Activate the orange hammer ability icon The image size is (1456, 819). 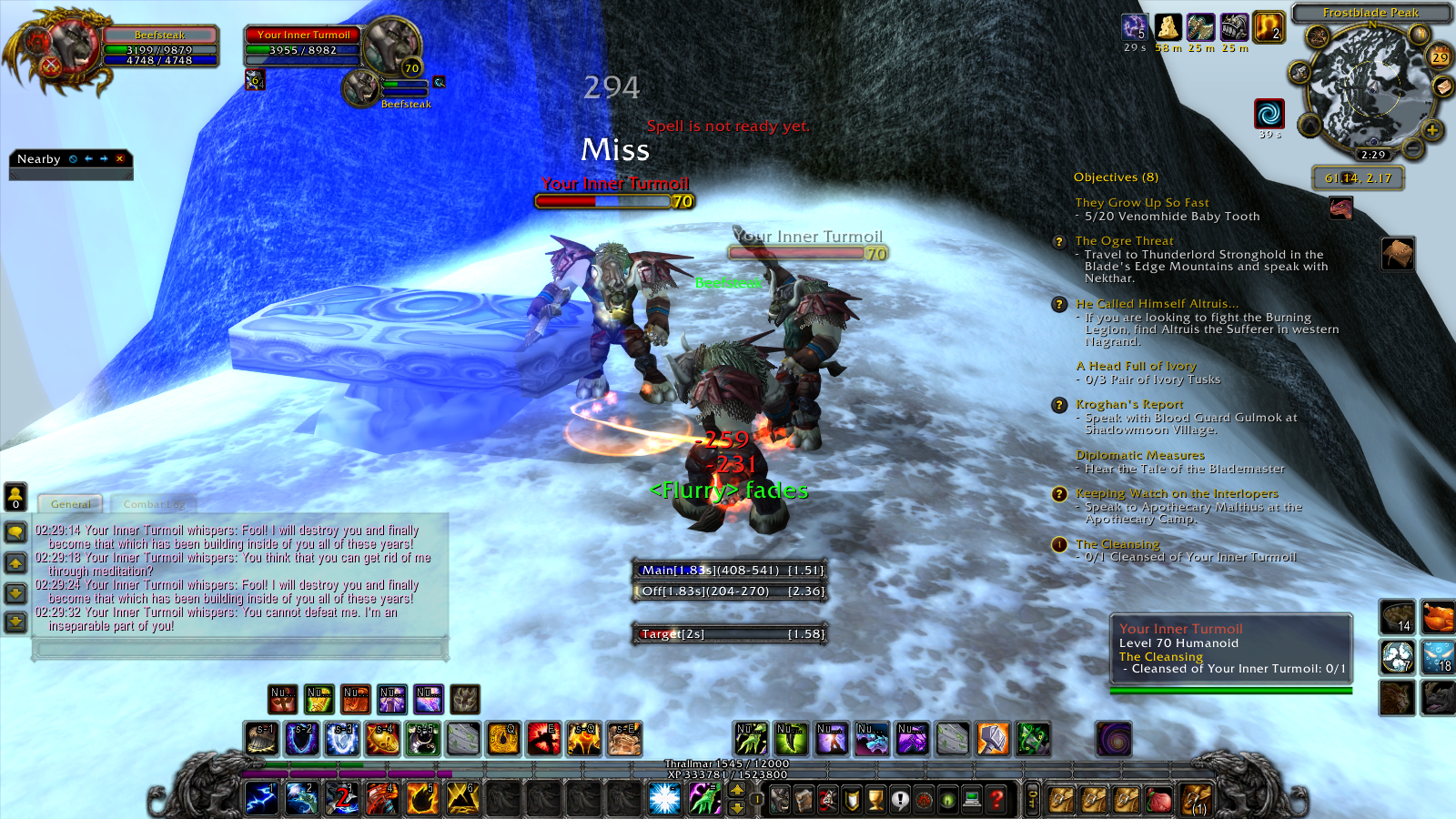pyautogui.click(x=993, y=739)
